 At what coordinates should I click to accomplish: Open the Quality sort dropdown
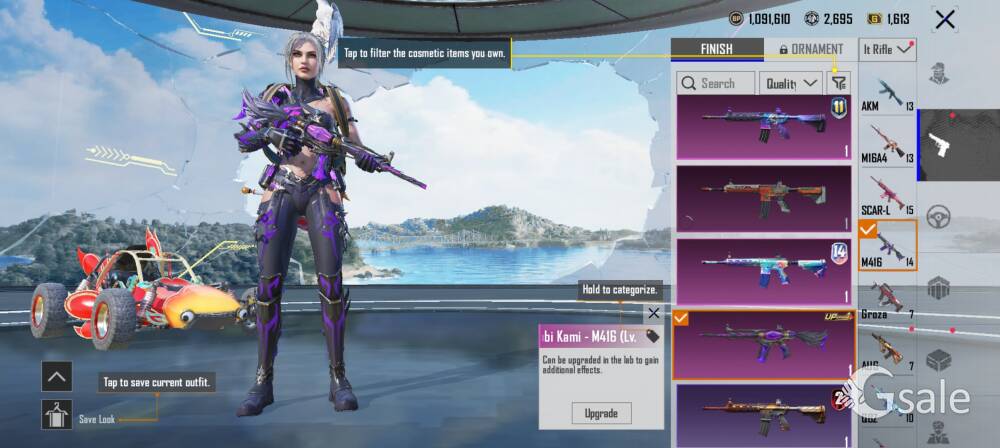[790, 83]
